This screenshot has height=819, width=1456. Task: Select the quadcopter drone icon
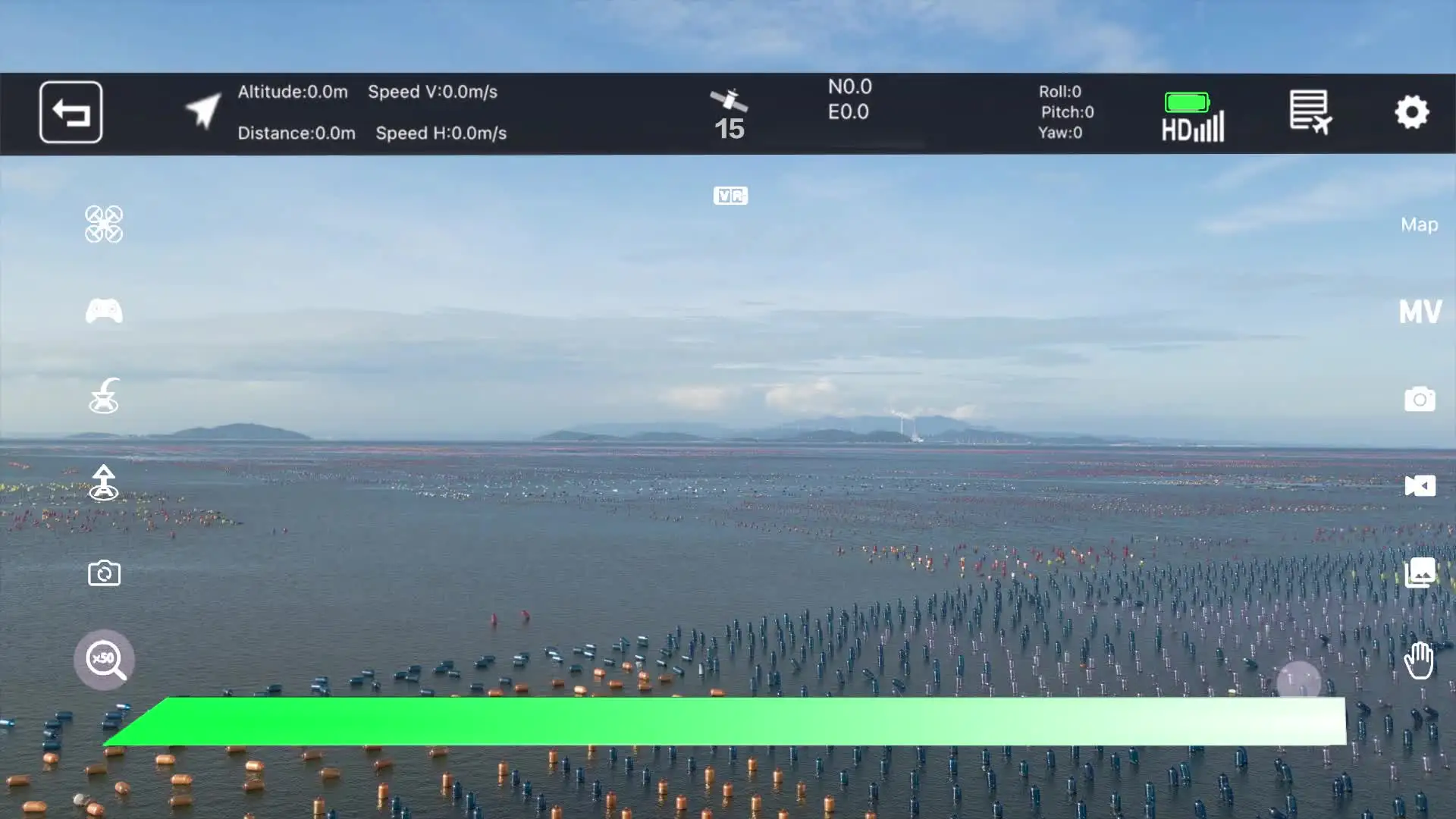[x=104, y=224]
